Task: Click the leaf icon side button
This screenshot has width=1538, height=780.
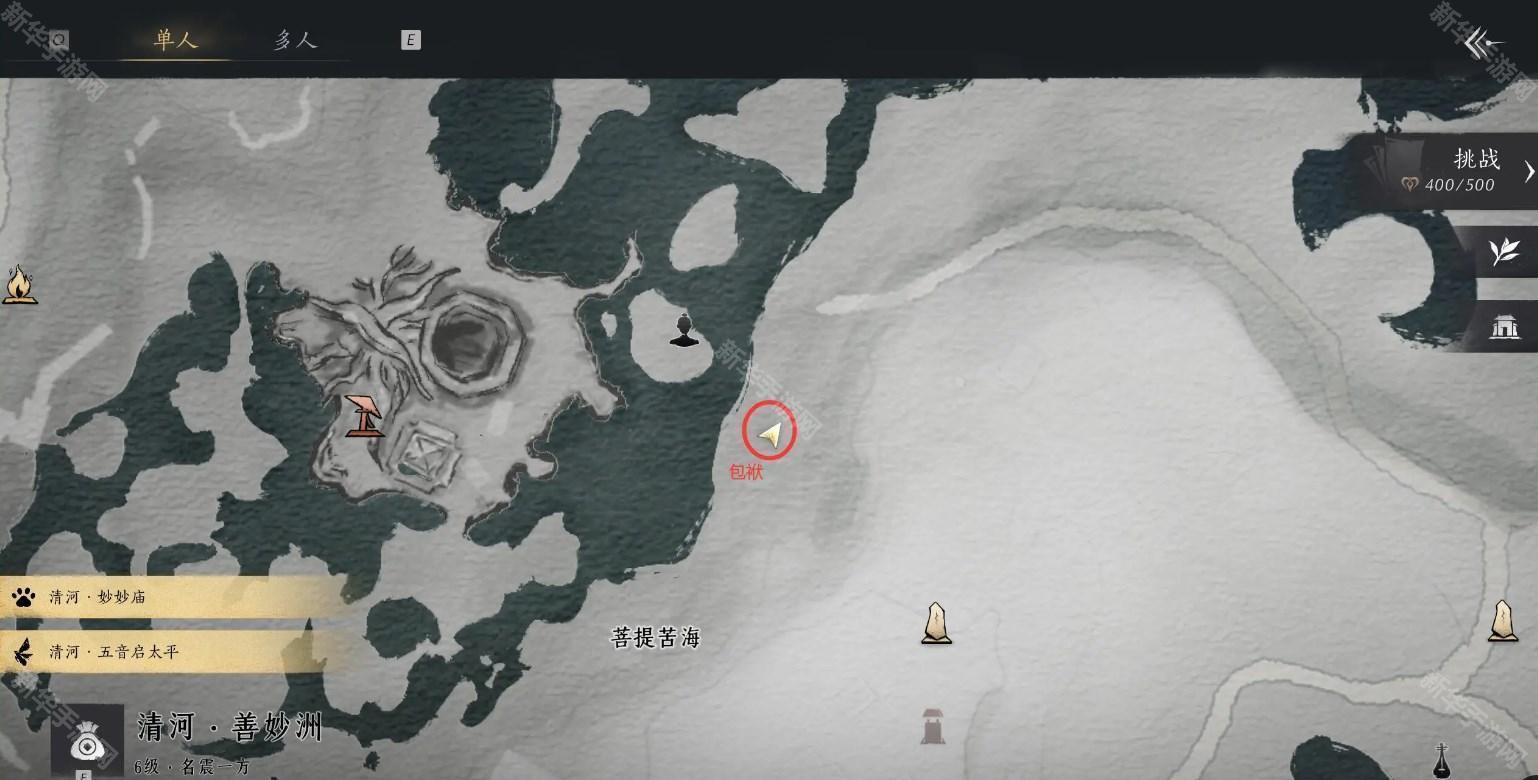Action: point(1504,252)
